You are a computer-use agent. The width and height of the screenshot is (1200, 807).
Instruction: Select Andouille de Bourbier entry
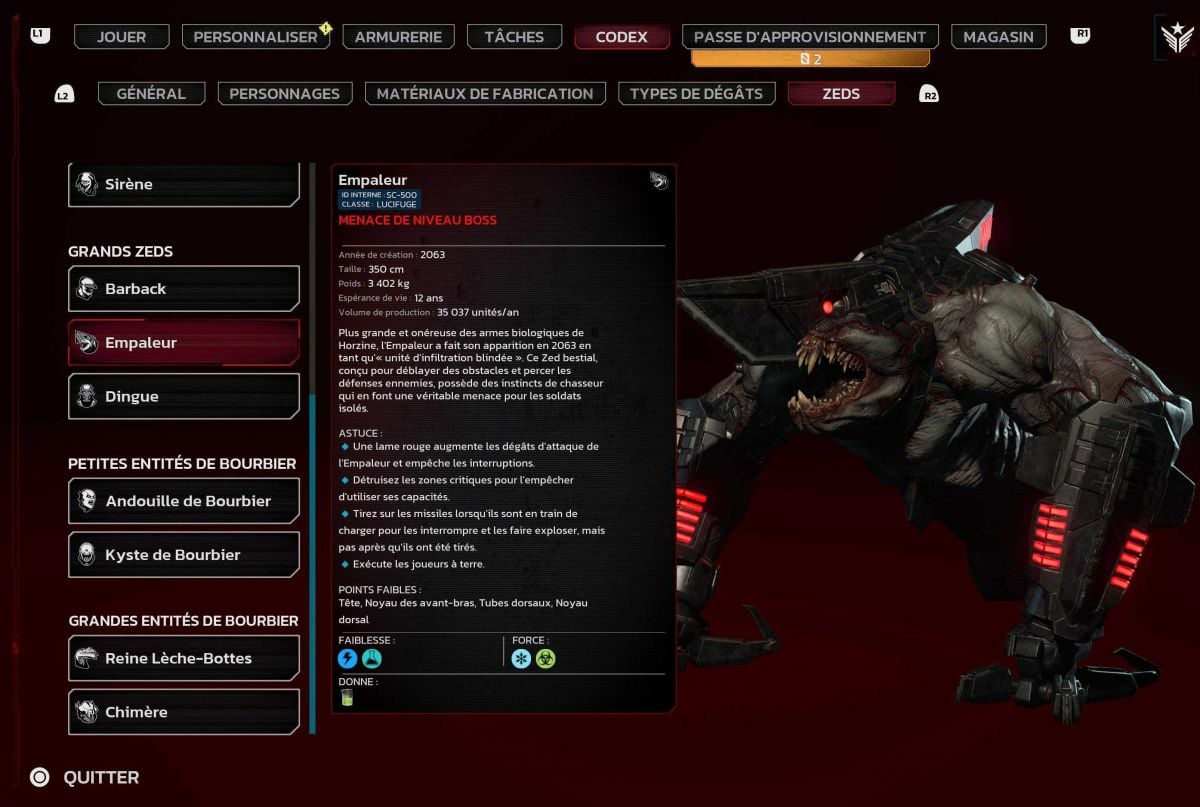[x=184, y=501]
